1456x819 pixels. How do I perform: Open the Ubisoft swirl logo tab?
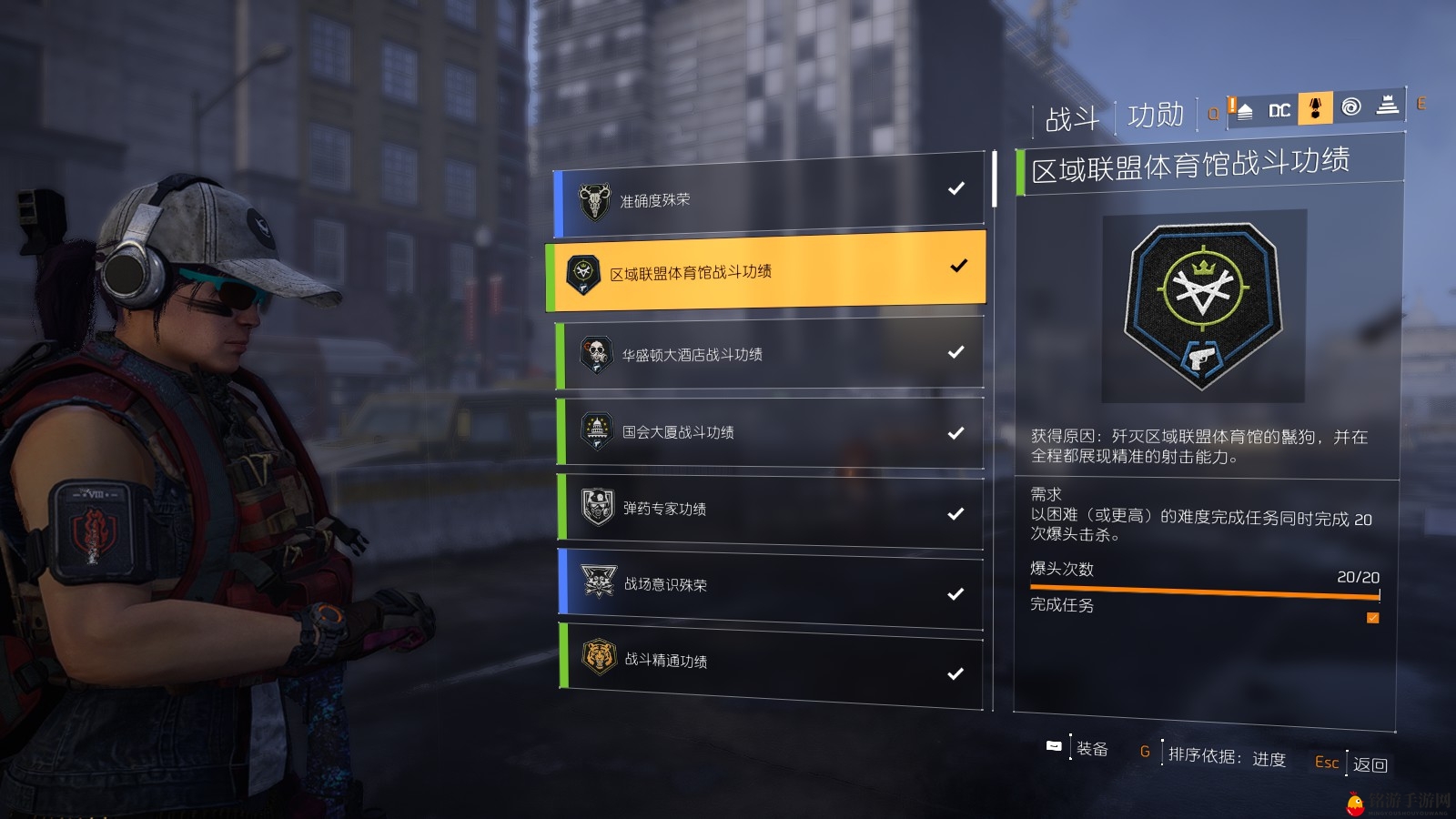coord(1351,107)
